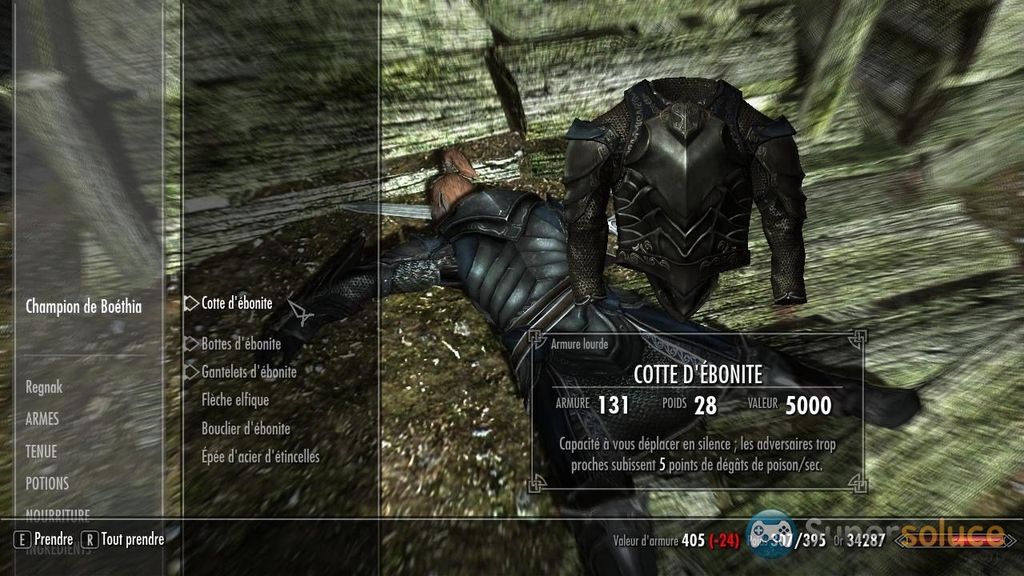Select the Flèche elfique item
Screen dimensions: 1024x576
click(235, 400)
